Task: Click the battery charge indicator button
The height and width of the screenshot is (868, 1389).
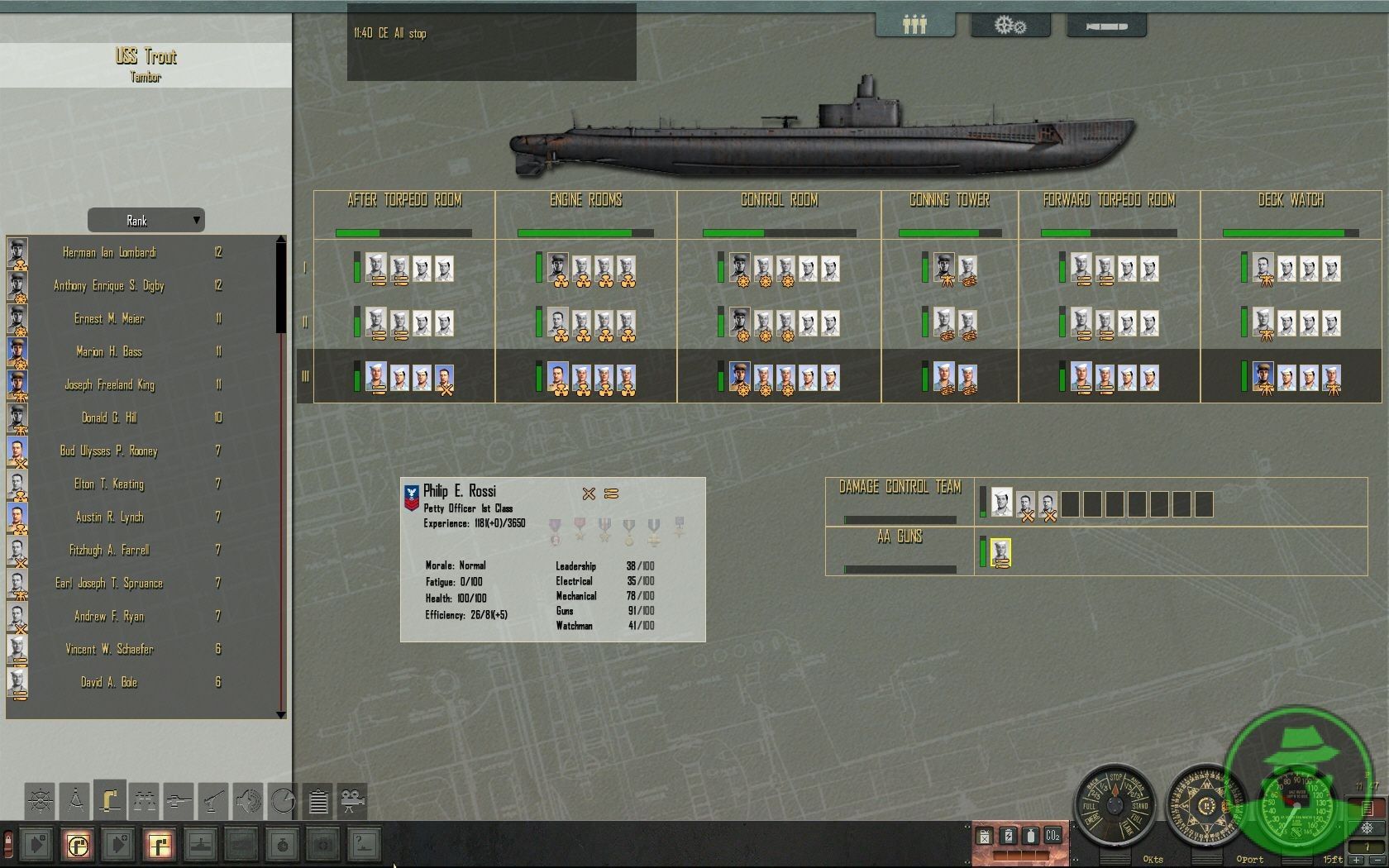Action: point(1008,836)
